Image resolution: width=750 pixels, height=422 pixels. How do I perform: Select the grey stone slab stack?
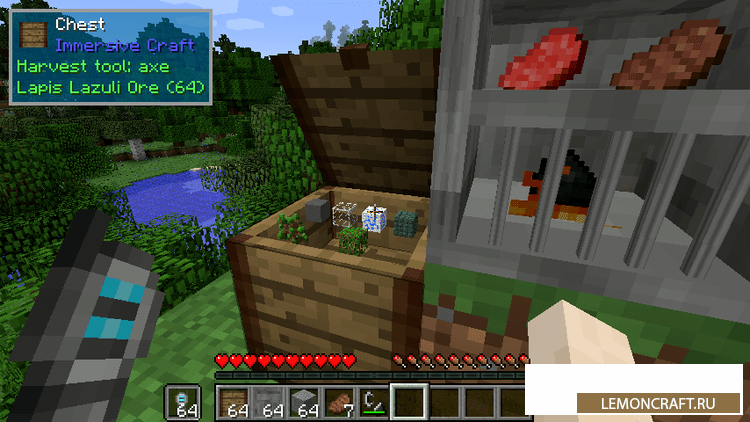point(271,402)
